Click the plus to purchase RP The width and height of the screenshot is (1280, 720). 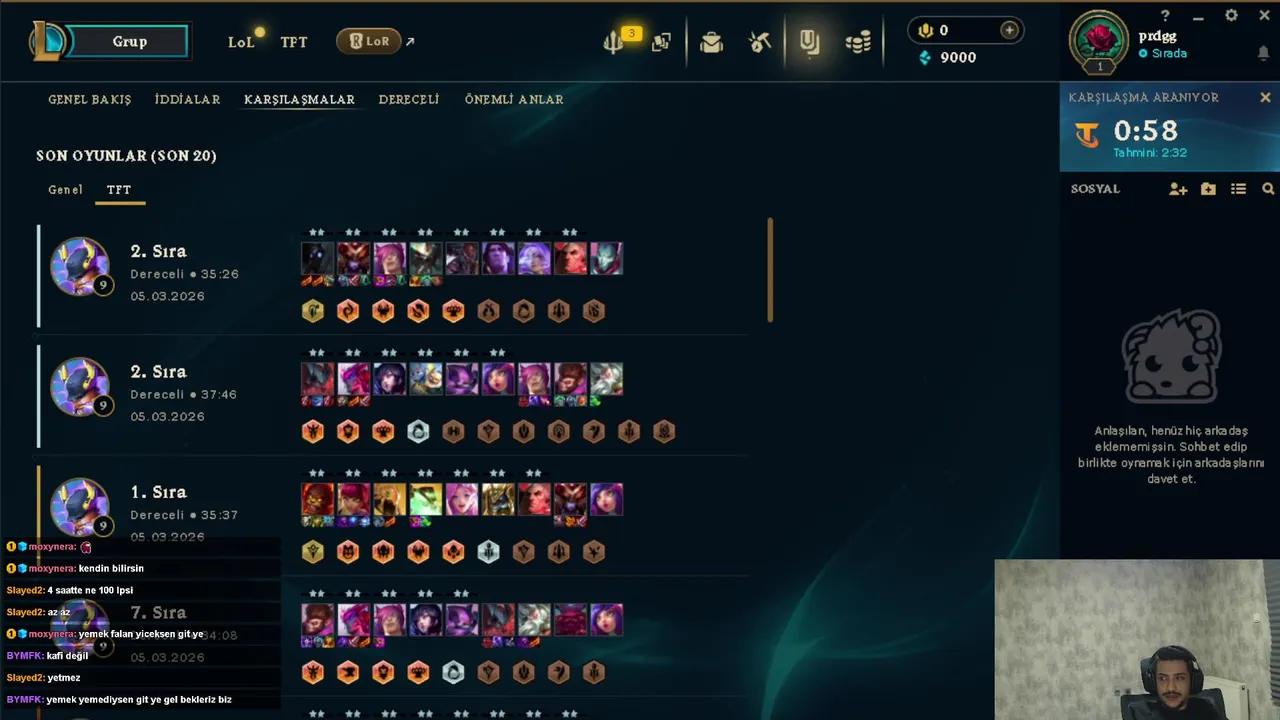1009,30
